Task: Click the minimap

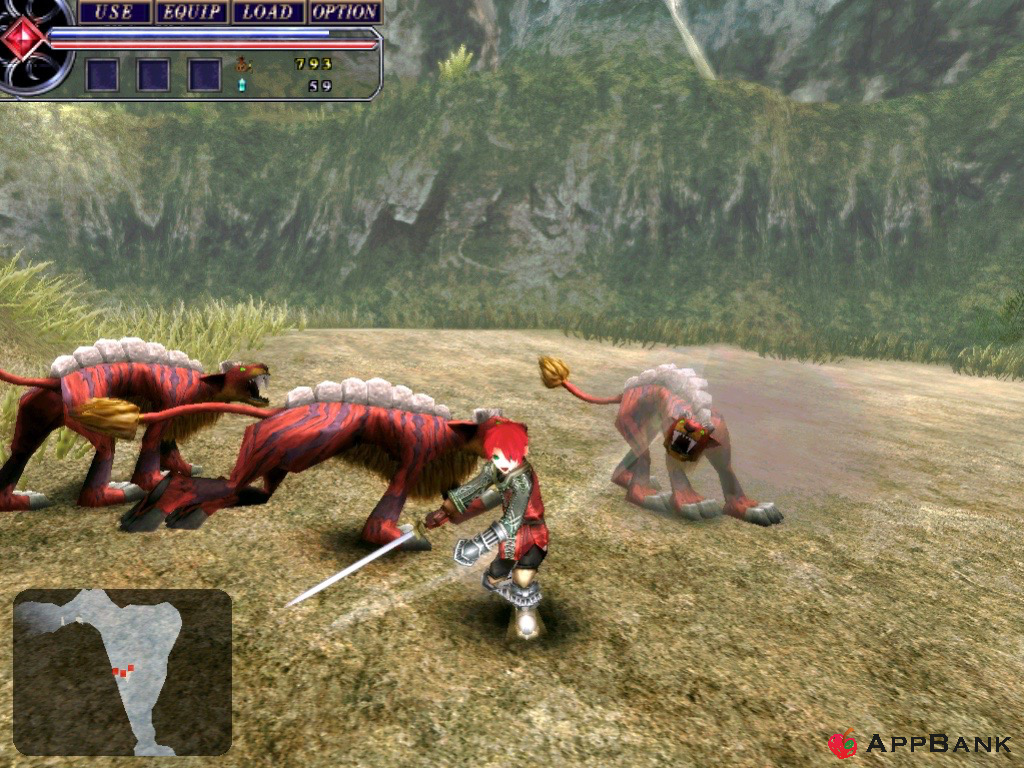Action: (x=122, y=672)
